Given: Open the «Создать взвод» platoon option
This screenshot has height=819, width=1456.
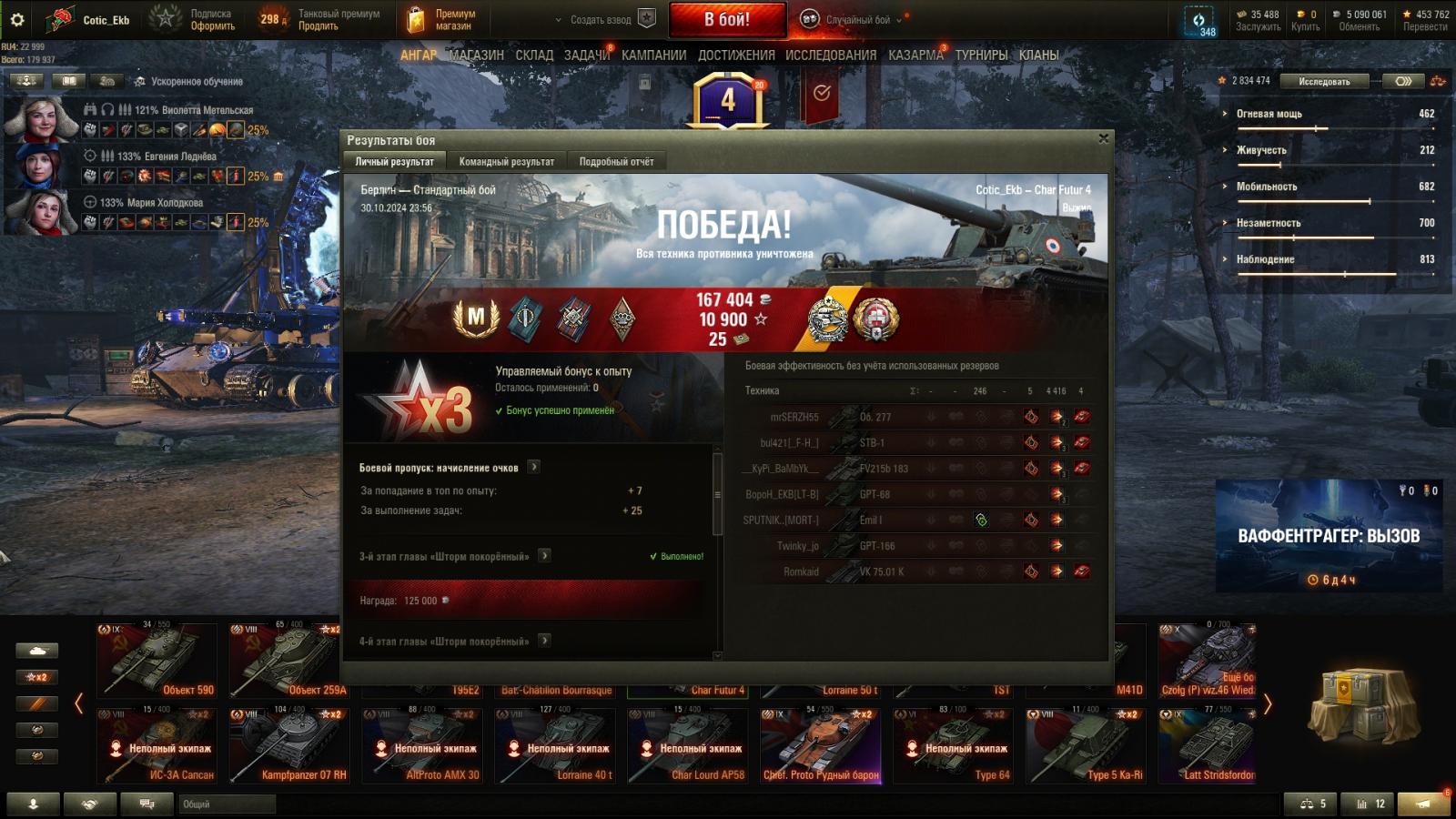Looking at the screenshot, I should [x=600, y=19].
